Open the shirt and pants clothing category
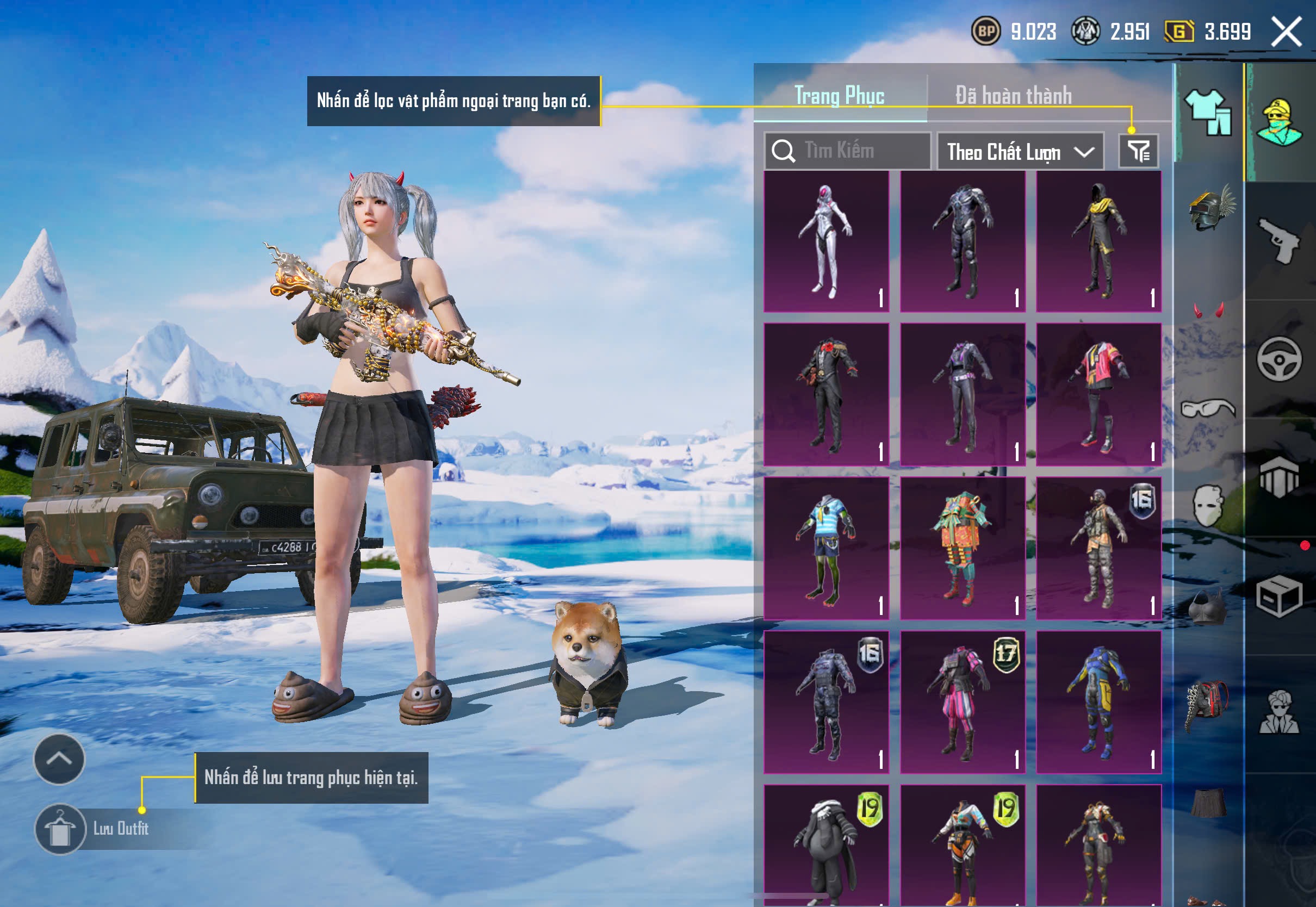 tap(1208, 113)
